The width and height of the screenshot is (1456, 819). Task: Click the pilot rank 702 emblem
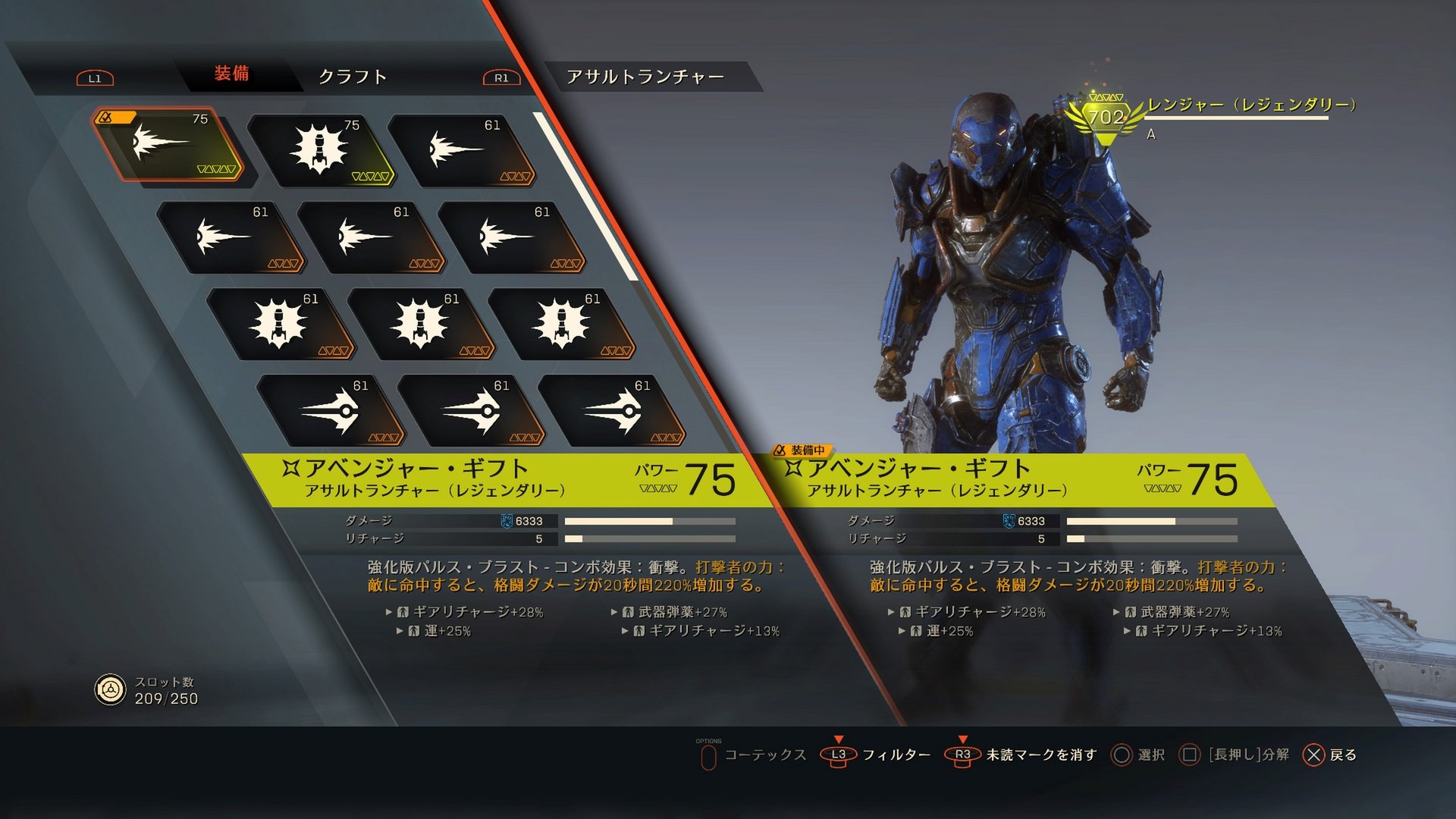(1106, 114)
